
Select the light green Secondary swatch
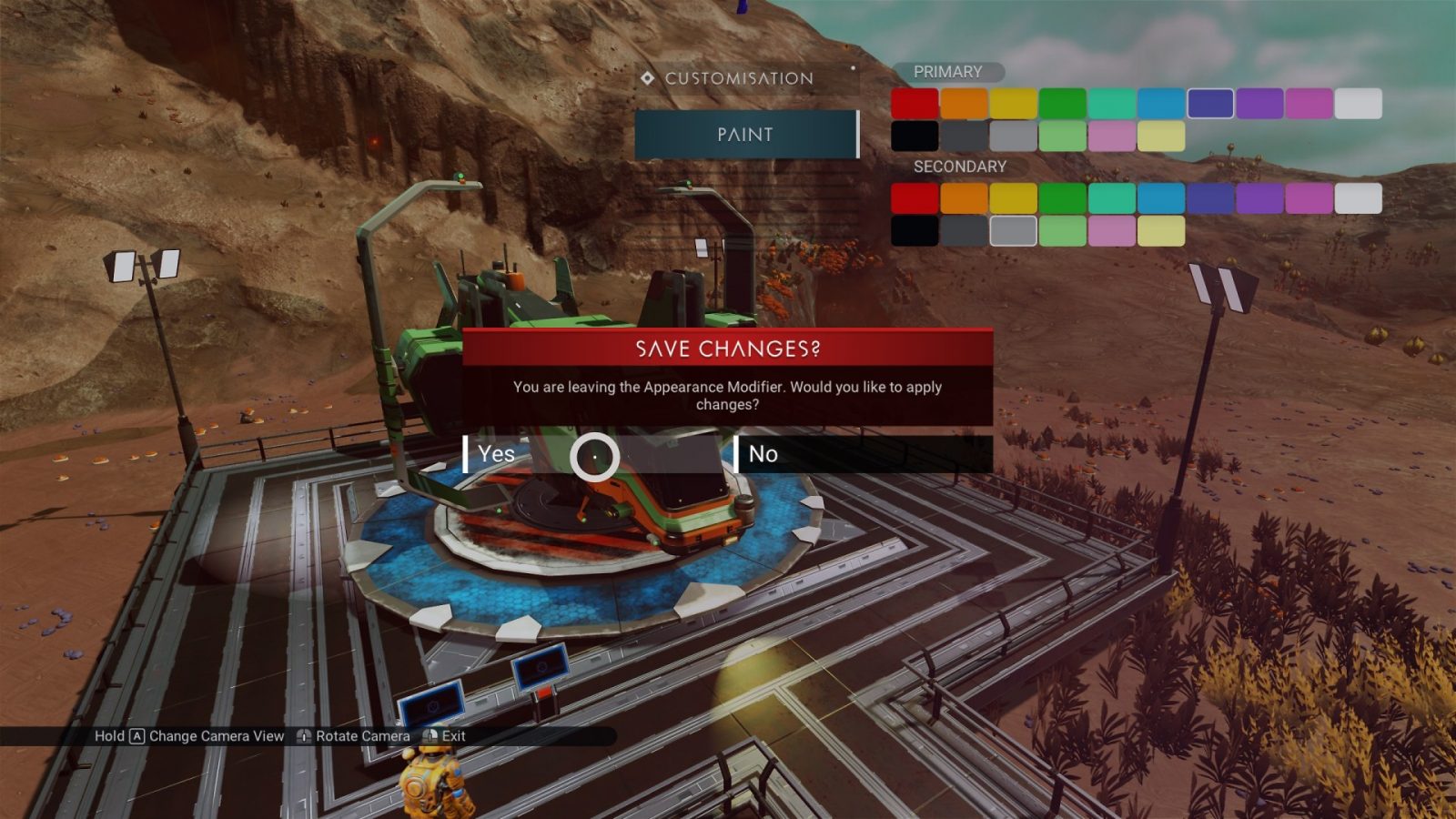[1062, 231]
